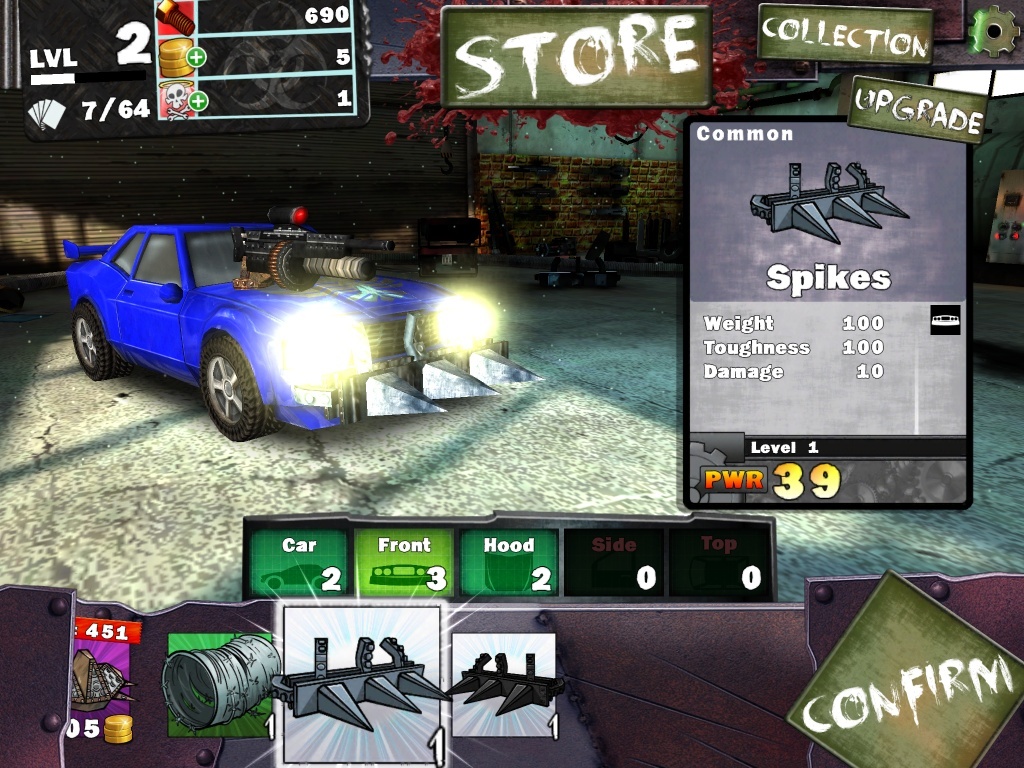
Task: Open the Store
Action: click(x=576, y=56)
